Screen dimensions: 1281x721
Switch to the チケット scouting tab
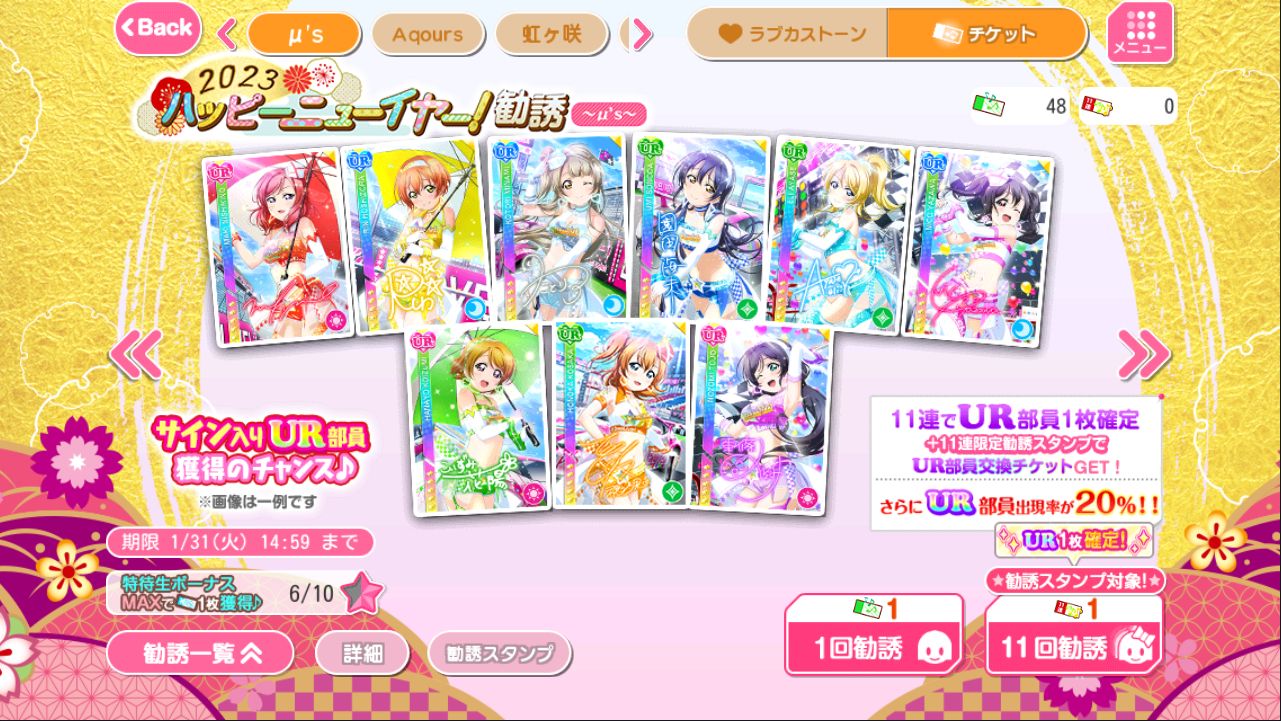click(x=986, y=34)
